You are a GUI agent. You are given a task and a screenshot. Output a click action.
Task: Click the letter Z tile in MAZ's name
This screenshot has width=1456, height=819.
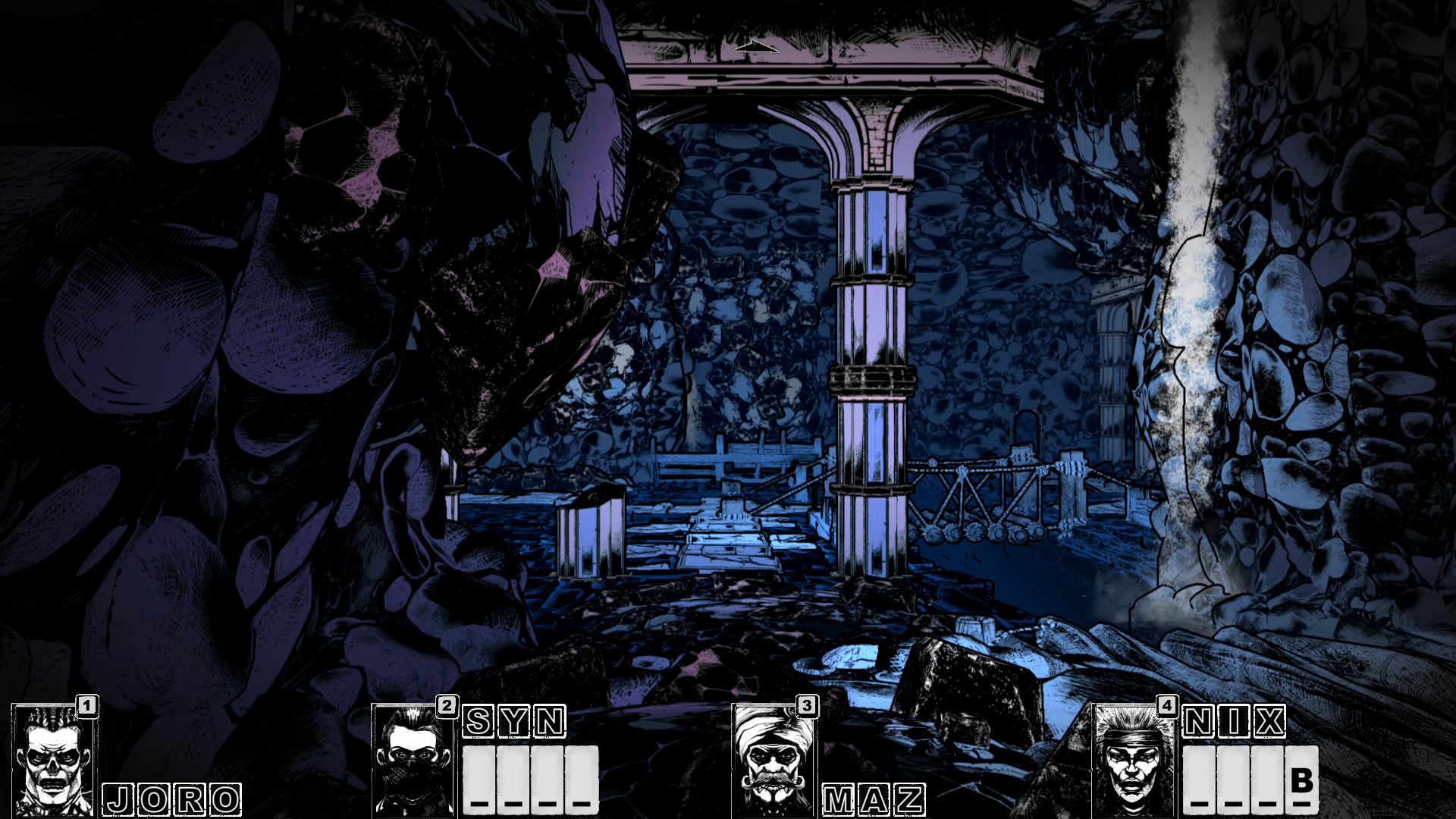point(908,798)
